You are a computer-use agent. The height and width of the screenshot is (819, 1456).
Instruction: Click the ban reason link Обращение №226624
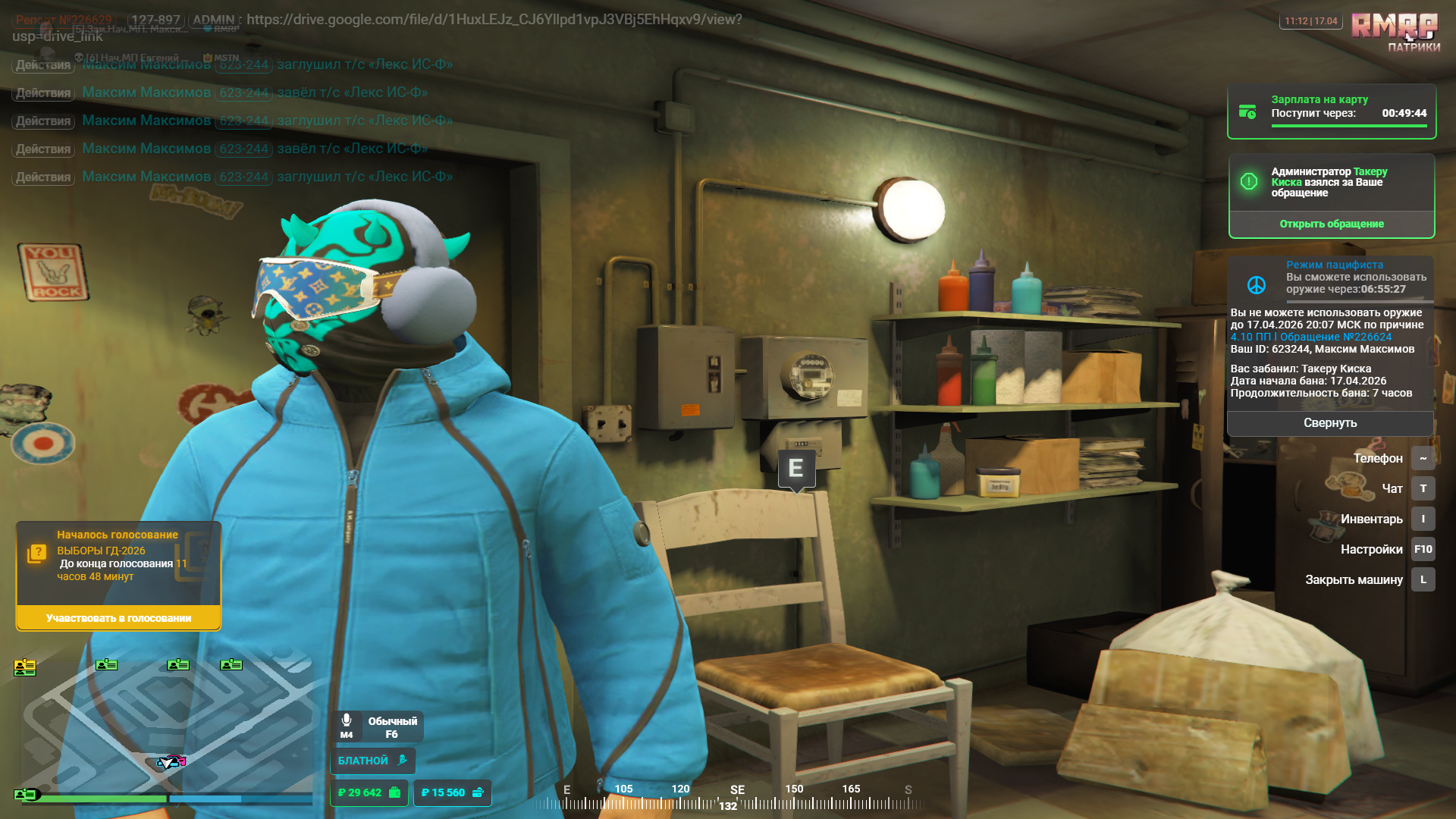(1335, 337)
